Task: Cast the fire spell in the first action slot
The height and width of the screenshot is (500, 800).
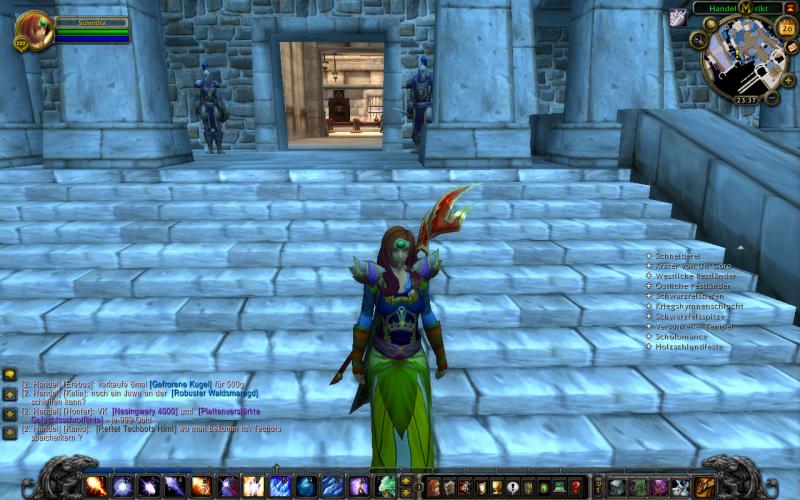Action: (96, 487)
